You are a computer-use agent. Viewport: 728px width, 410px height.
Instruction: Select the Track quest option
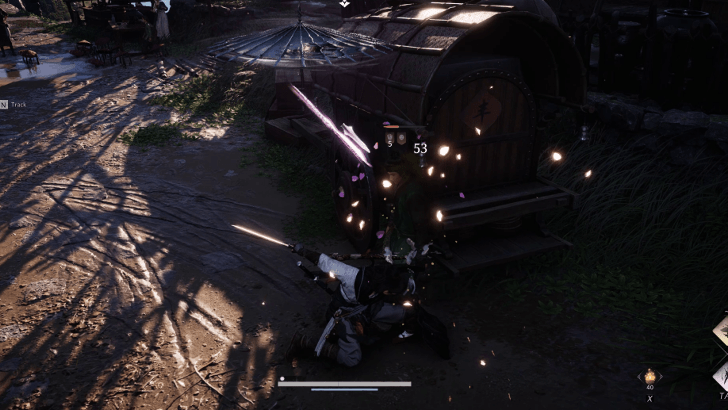click(x=19, y=104)
